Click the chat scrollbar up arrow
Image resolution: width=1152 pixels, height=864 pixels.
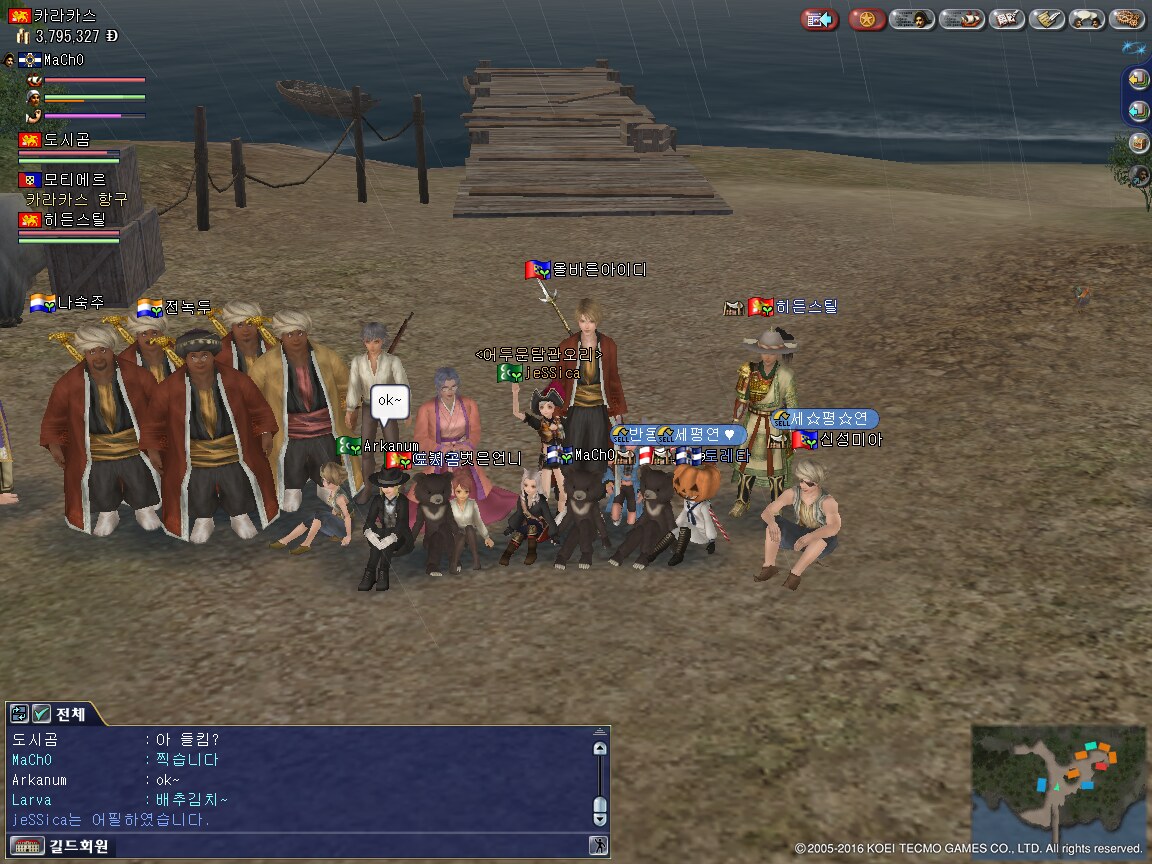599,747
